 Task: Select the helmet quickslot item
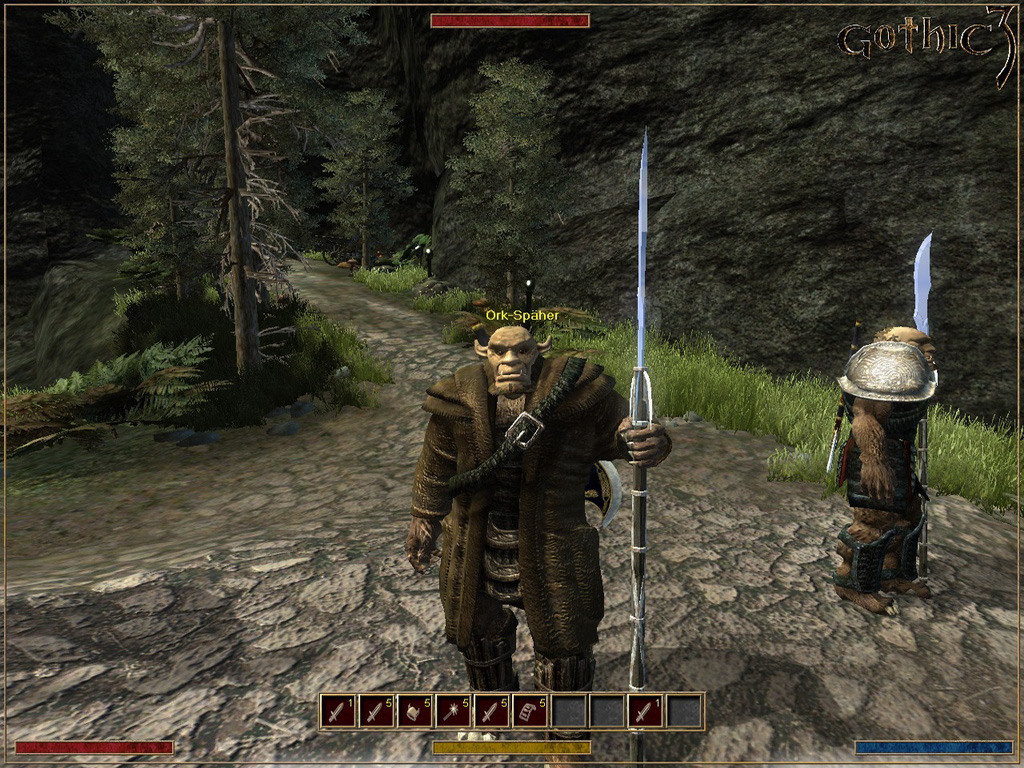[415, 711]
